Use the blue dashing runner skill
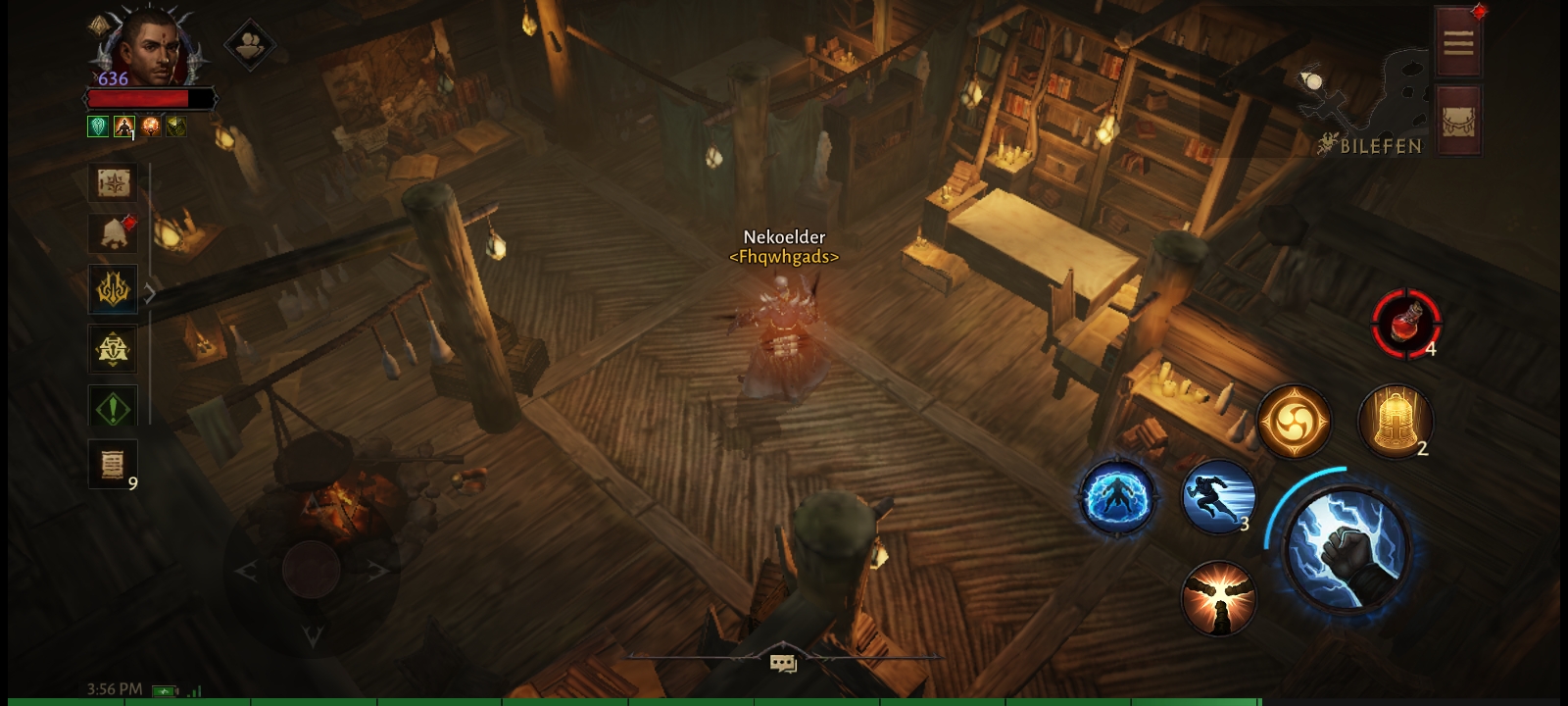Image resolution: width=1568 pixels, height=706 pixels. click(x=1218, y=497)
